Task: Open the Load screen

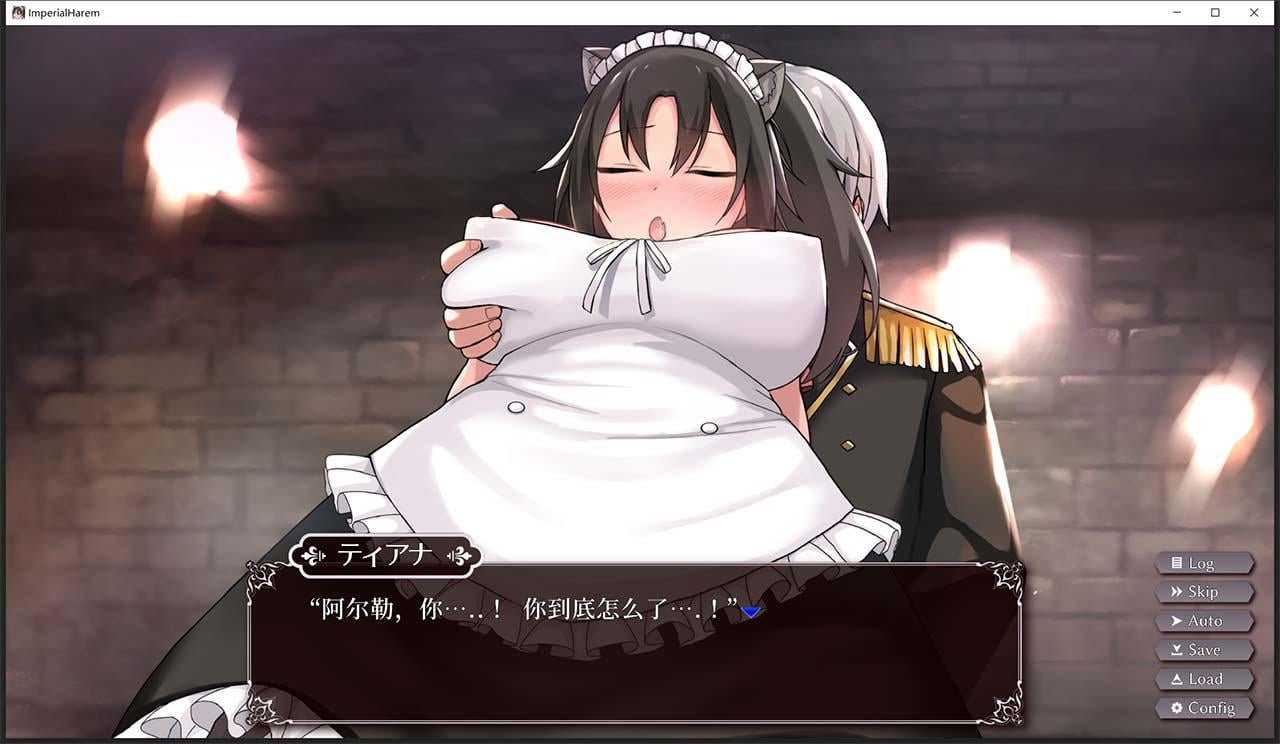Action: [x=1204, y=679]
